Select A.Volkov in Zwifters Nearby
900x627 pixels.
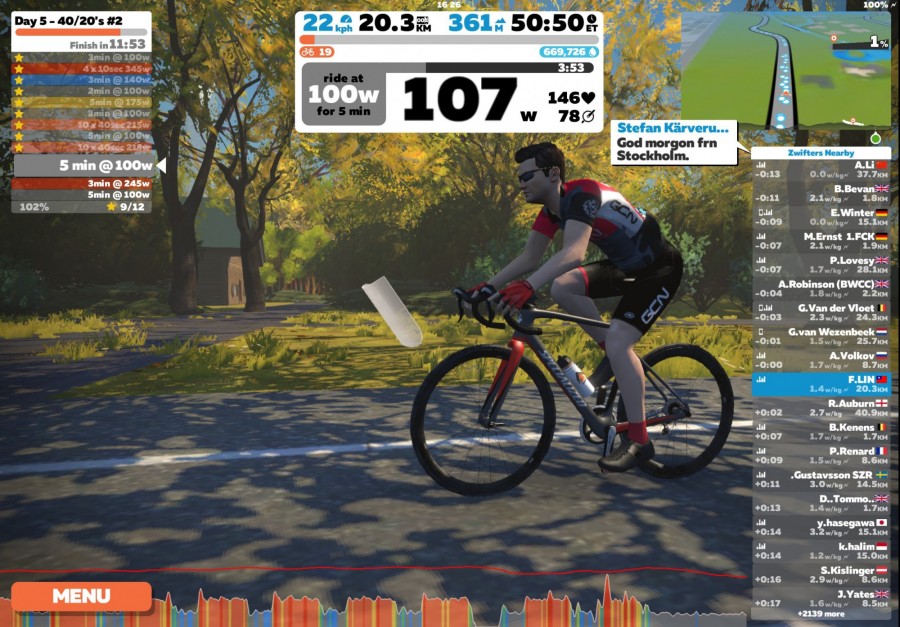(x=821, y=360)
